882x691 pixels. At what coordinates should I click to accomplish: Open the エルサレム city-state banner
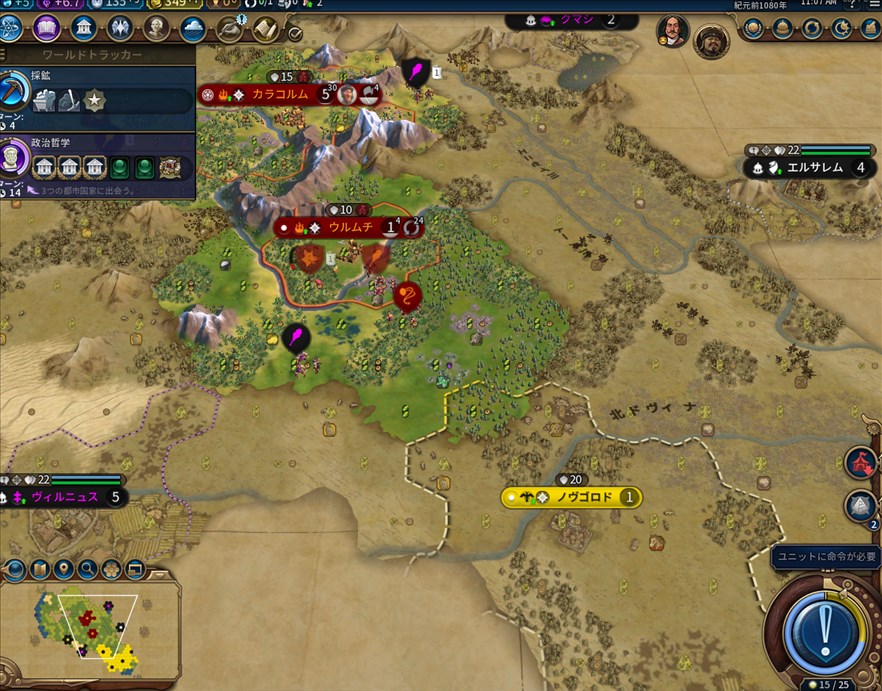coord(812,167)
